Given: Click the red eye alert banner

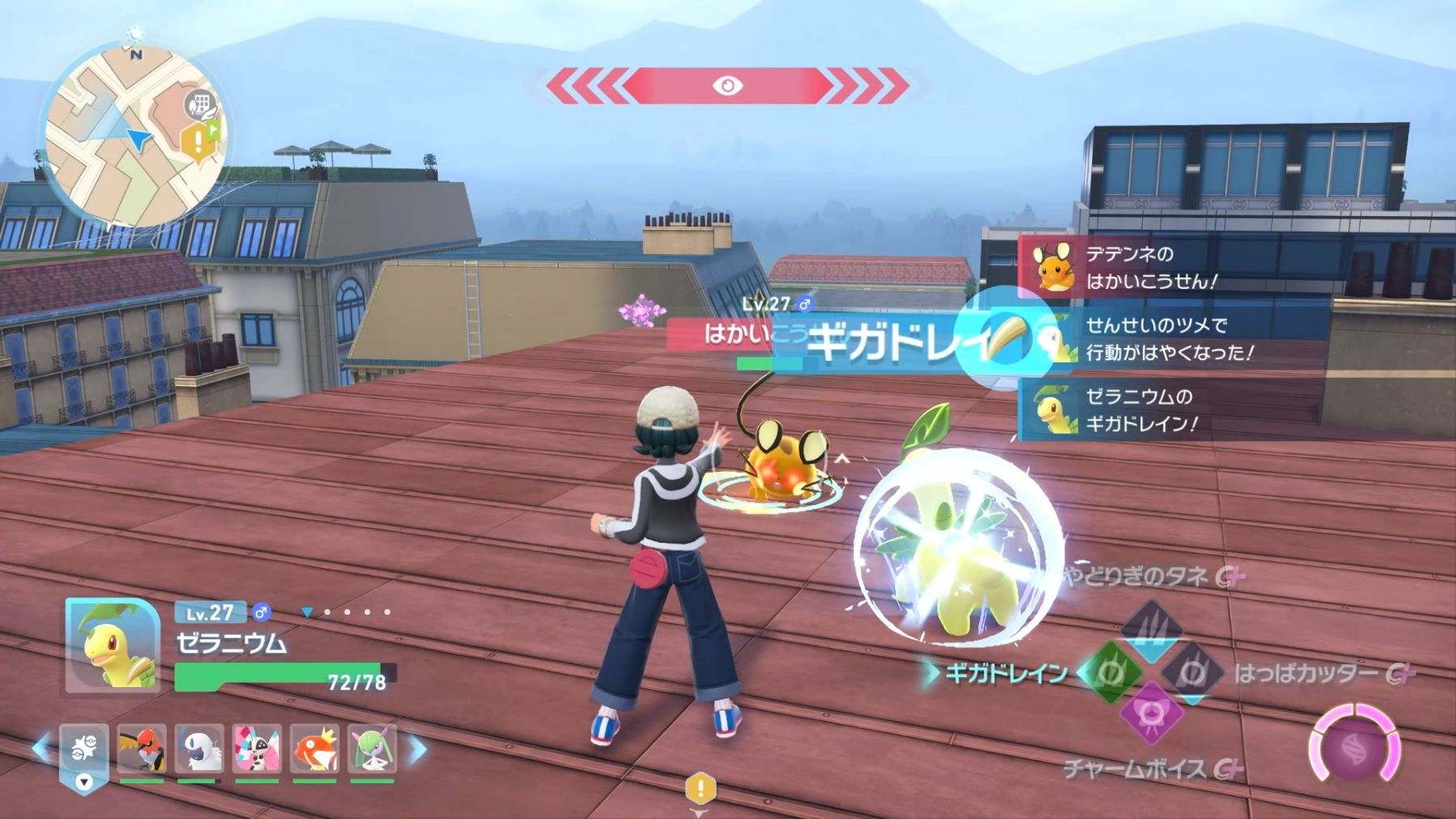Looking at the screenshot, I should click(727, 86).
